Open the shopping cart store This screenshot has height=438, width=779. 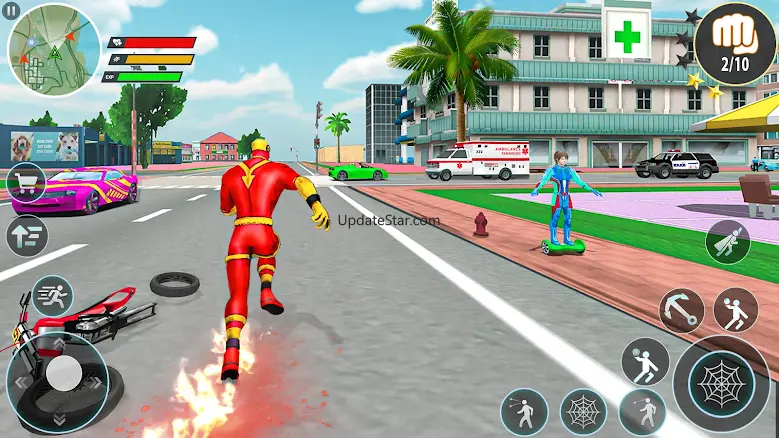pyautogui.click(x=26, y=183)
